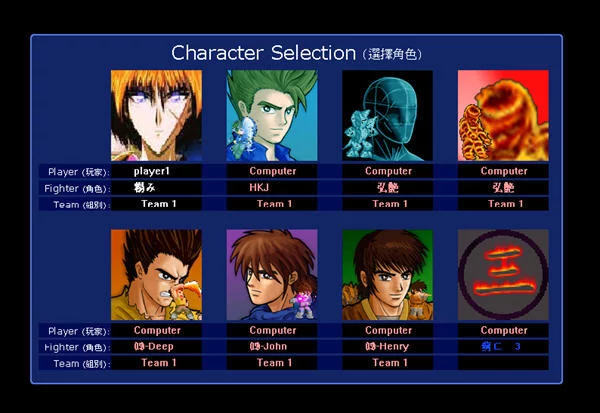The width and height of the screenshot is (600, 413).
Task: Select the player1 name field
Action: click(156, 171)
